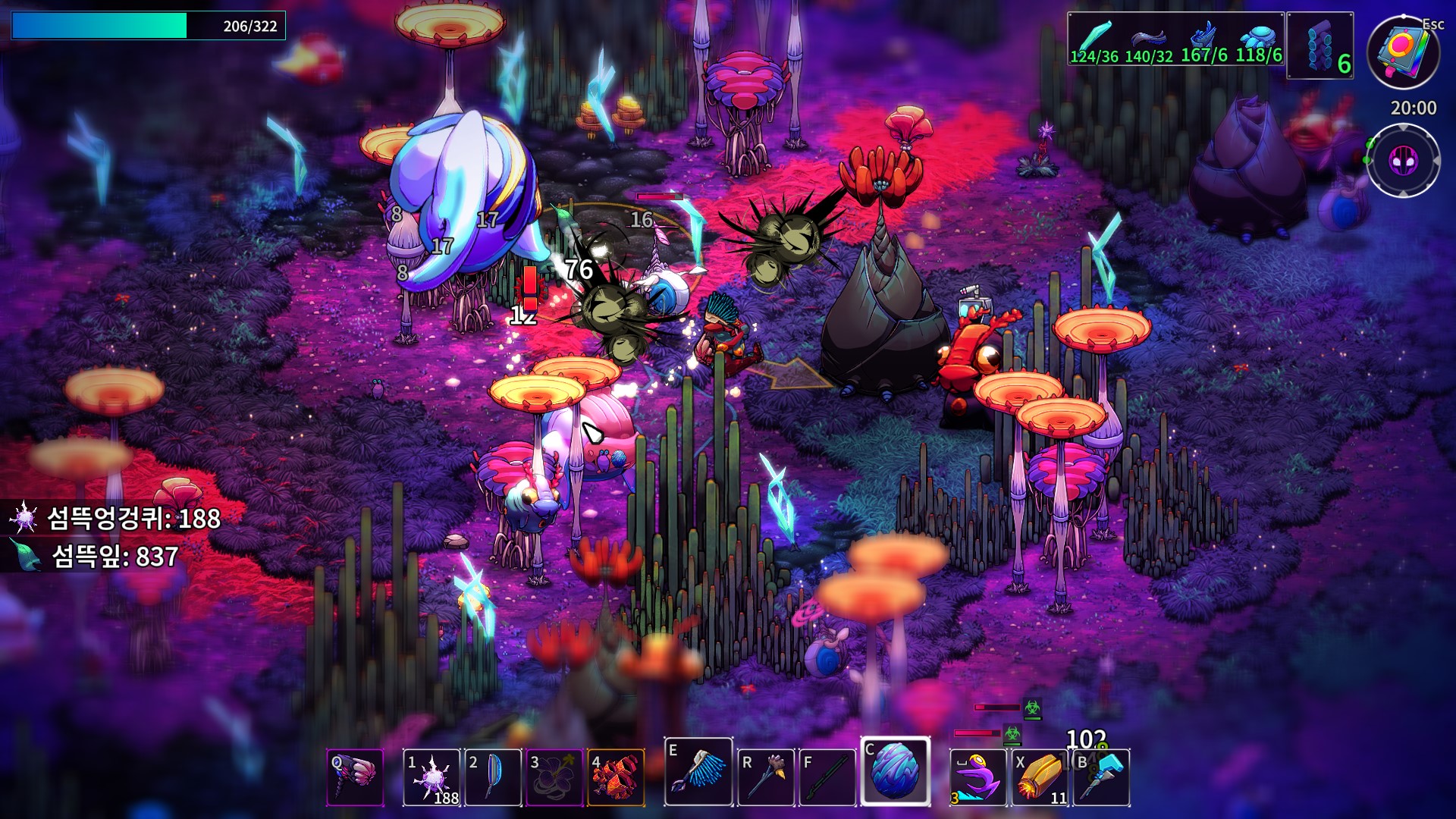Image resolution: width=1456 pixels, height=819 pixels.
Task: Choose the blue blade item in slot 2
Action: click(x=493, y=777)
